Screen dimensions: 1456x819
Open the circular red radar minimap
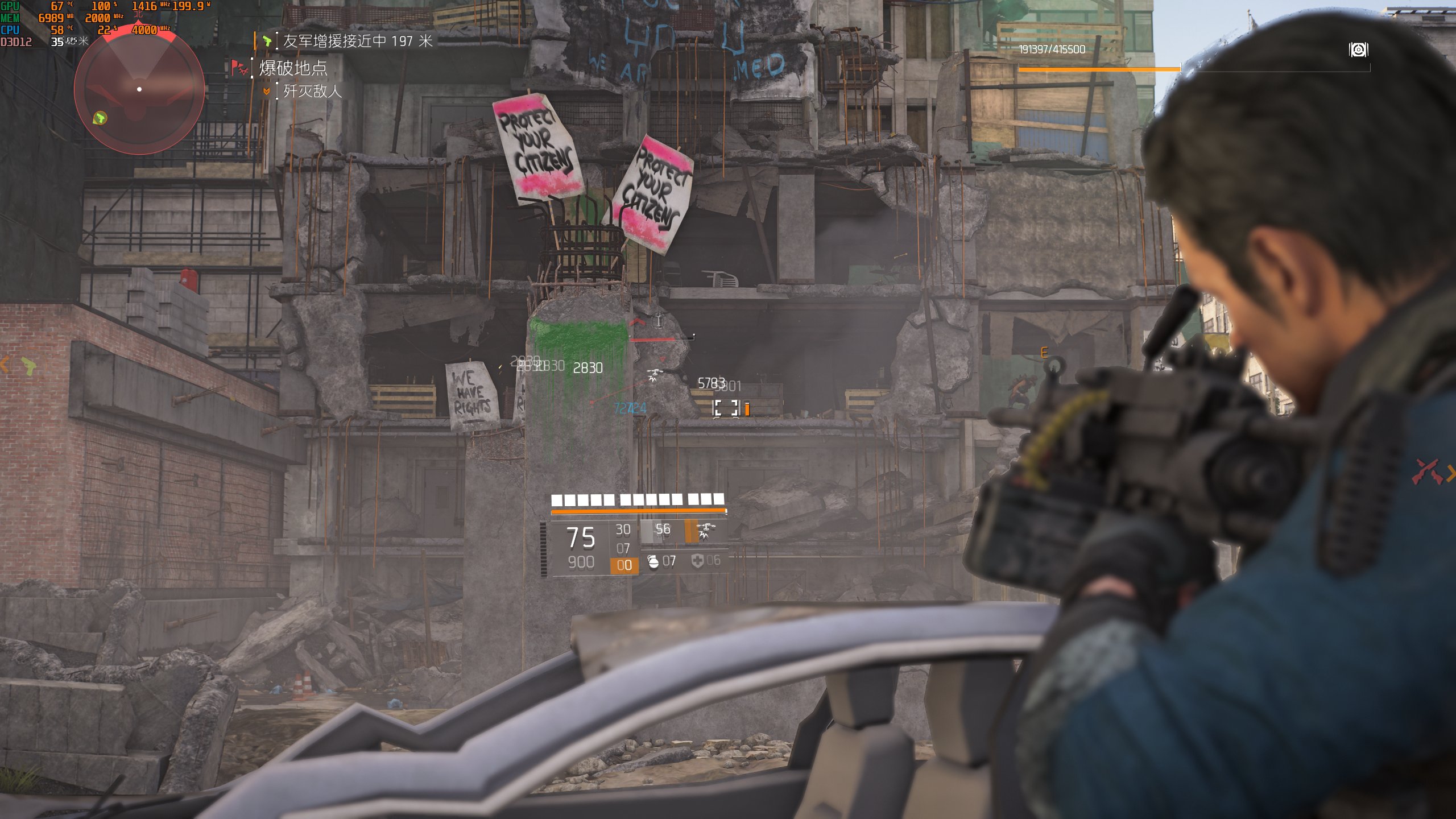point(139,90)
